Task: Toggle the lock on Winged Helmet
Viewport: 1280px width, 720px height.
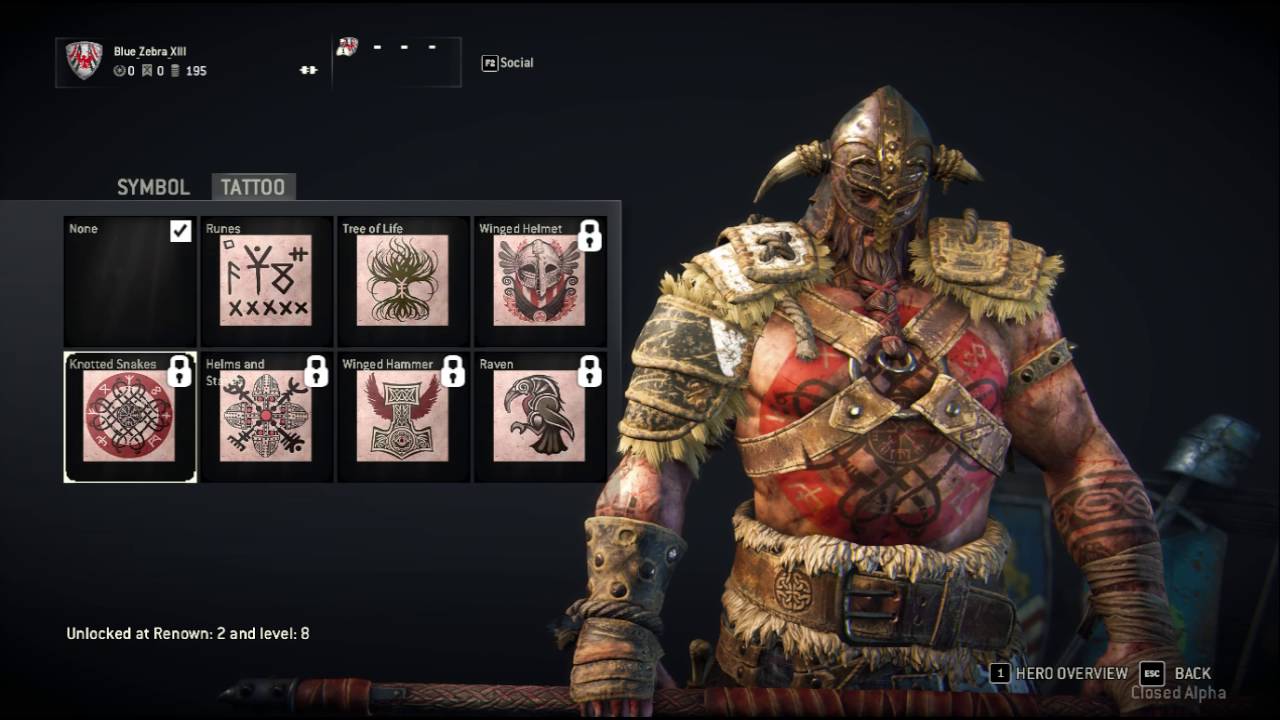Action: 592,237
